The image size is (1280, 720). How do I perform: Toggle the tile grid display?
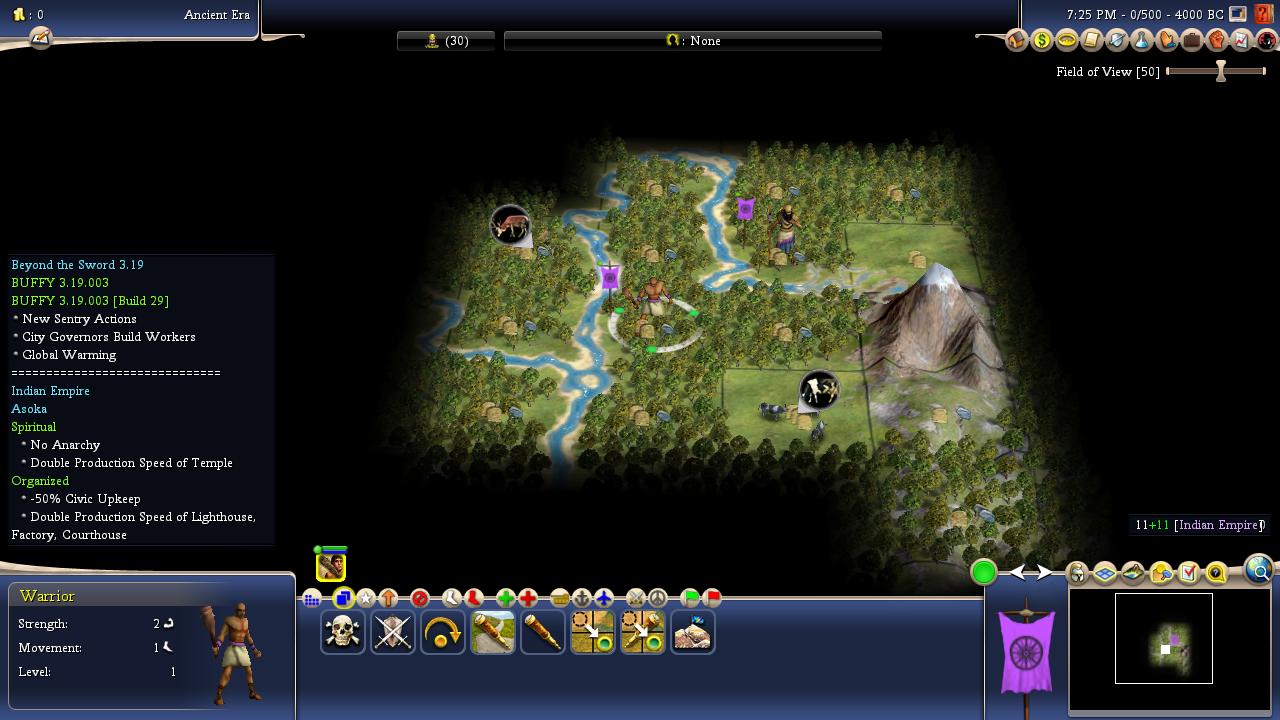pyautogui.click(x=1105, y=573)
